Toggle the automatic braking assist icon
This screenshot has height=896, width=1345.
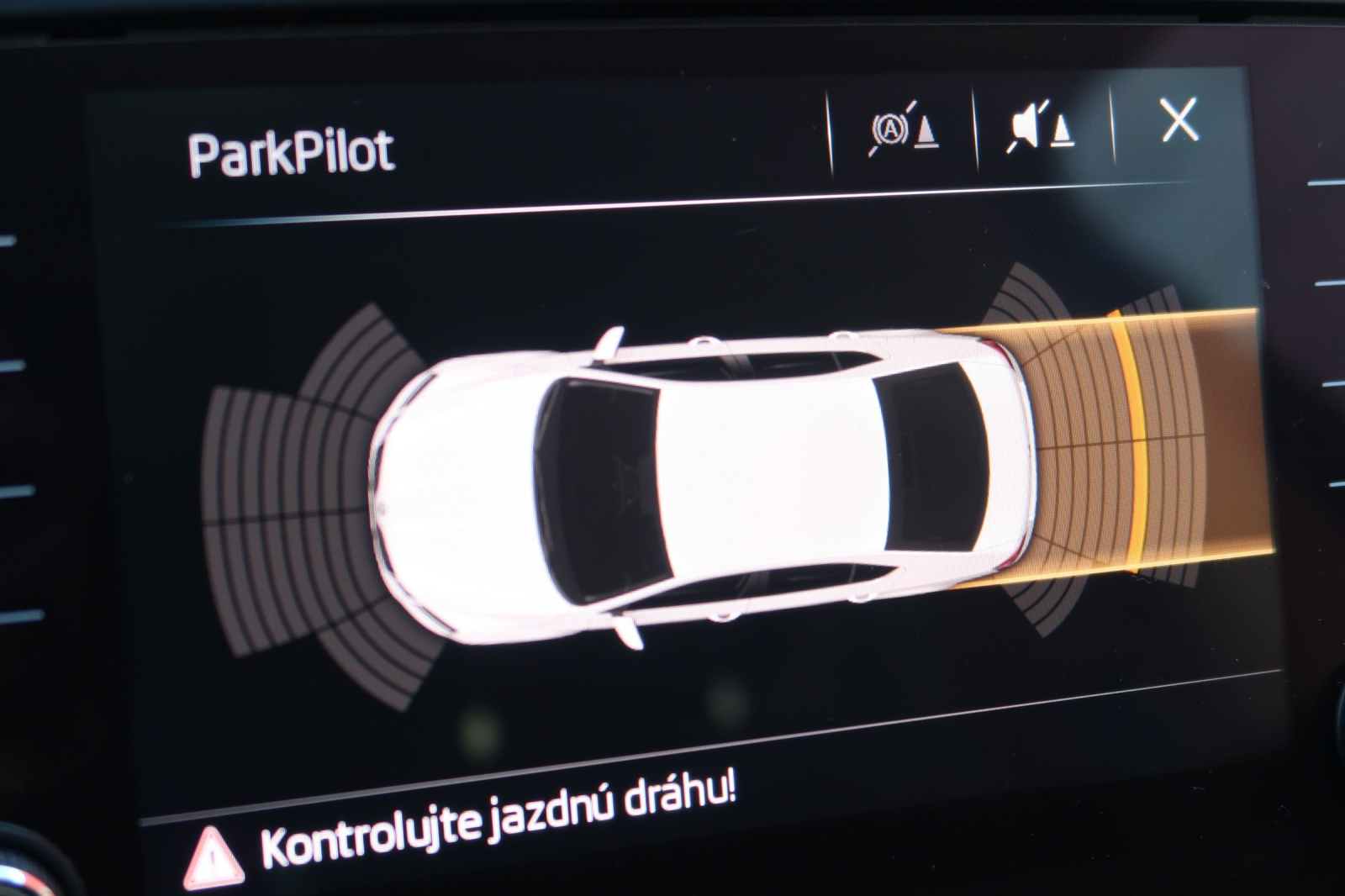coord(903,132)
